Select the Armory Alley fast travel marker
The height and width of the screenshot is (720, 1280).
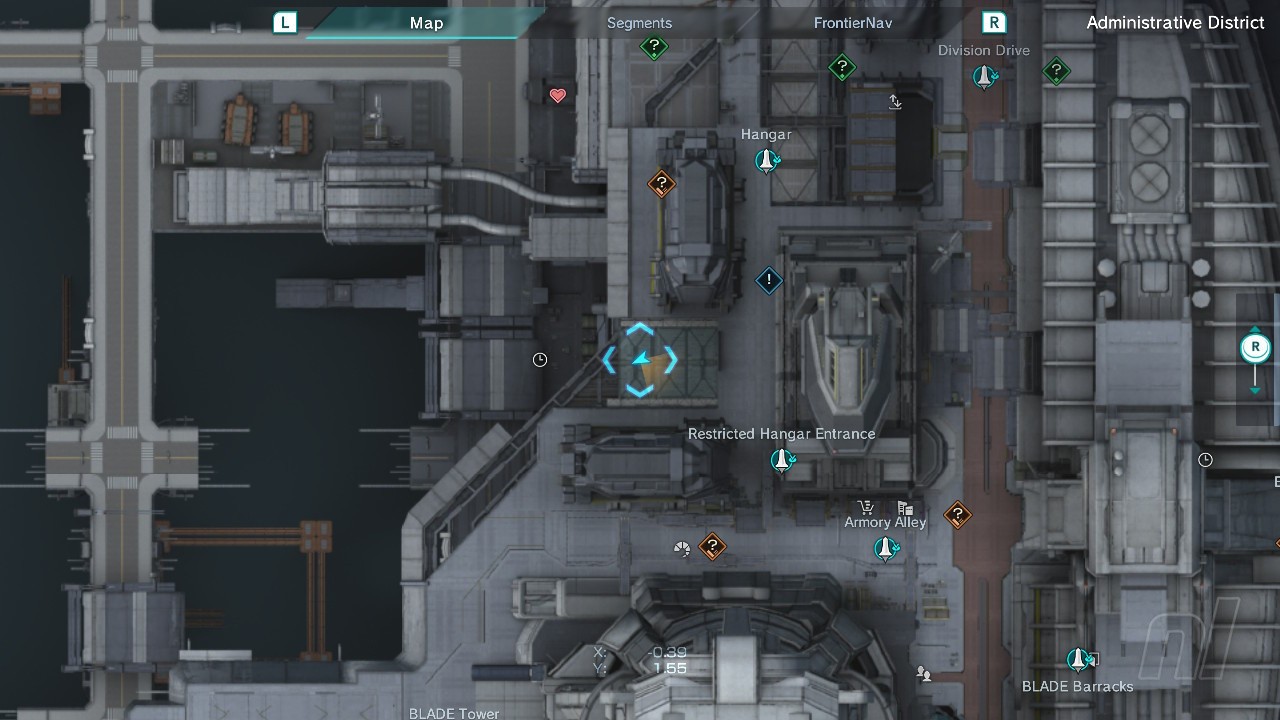click(885, 548)
